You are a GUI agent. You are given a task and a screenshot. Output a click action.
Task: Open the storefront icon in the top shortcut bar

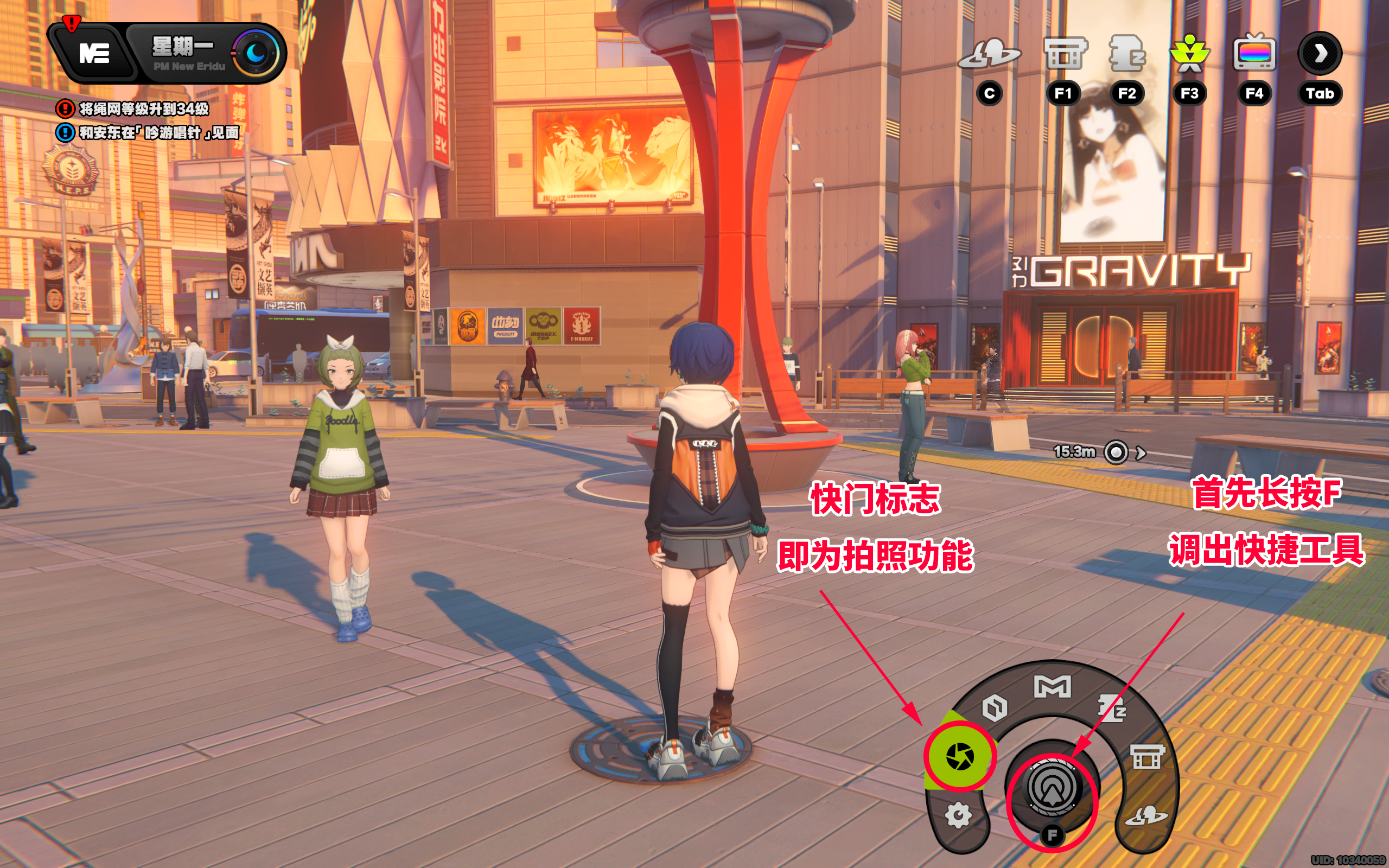coord(1063,55)
